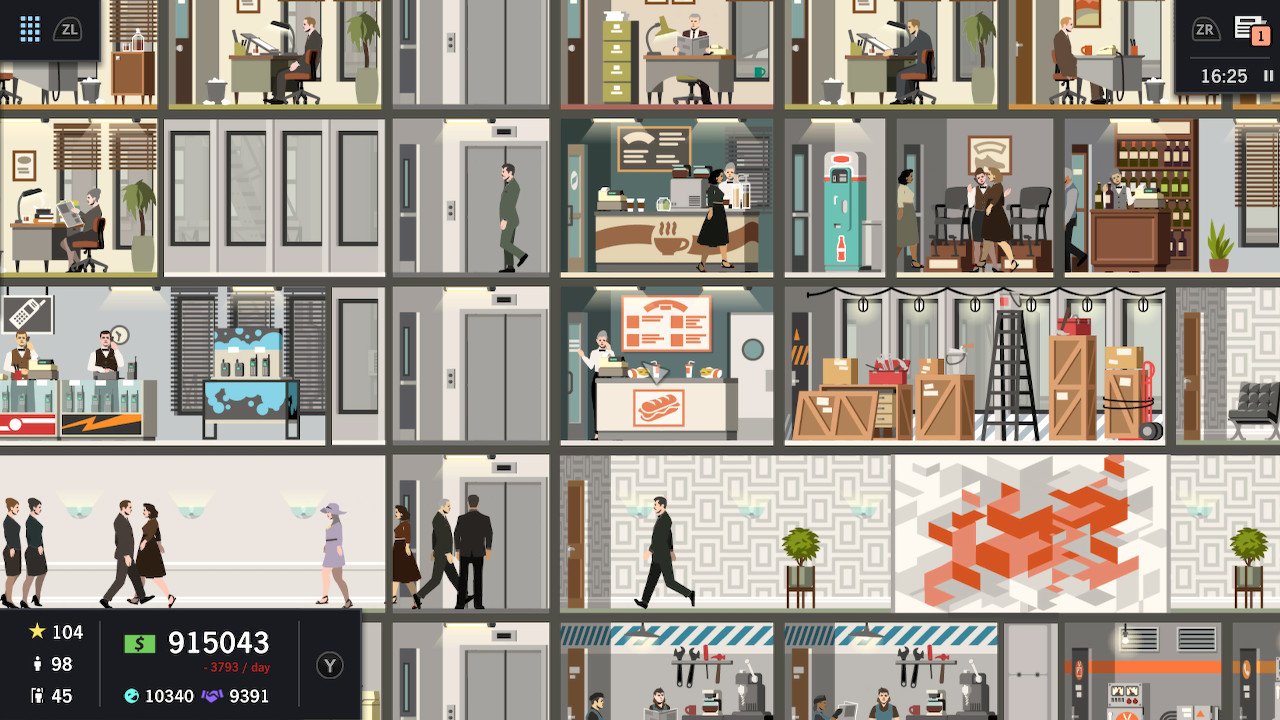The image size is (1280, 720).
Task: Click the purple influence handshake icon
Action: pos(212,695)
